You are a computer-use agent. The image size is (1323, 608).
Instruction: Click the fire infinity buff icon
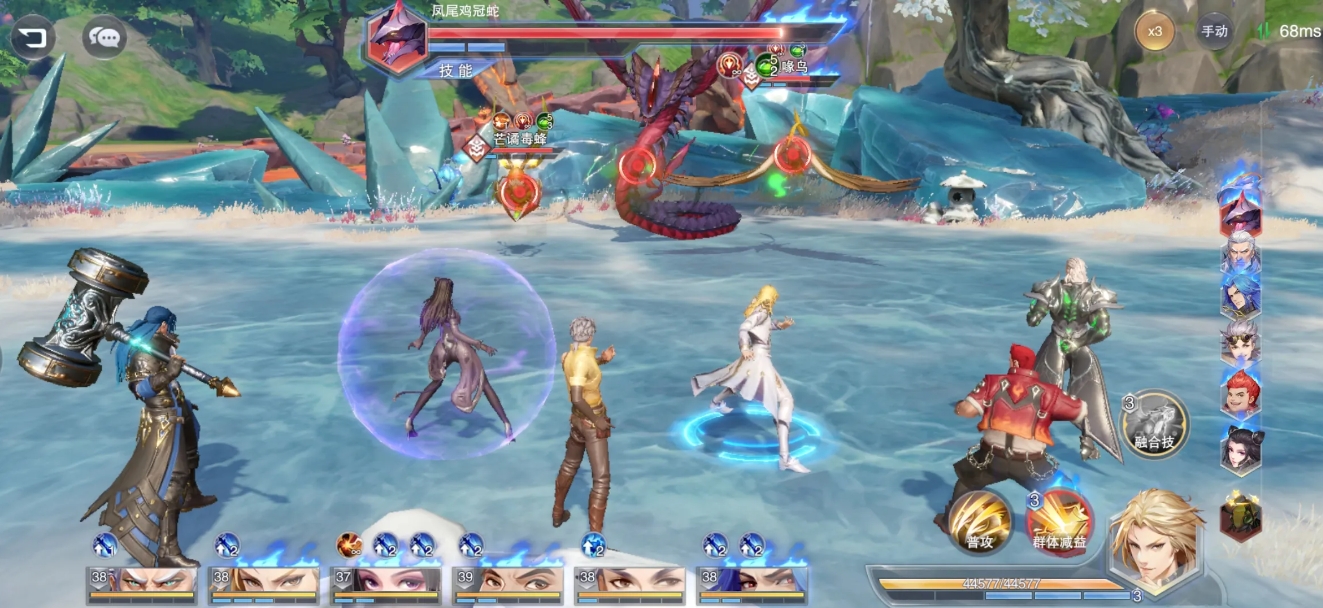pos(348,545)
